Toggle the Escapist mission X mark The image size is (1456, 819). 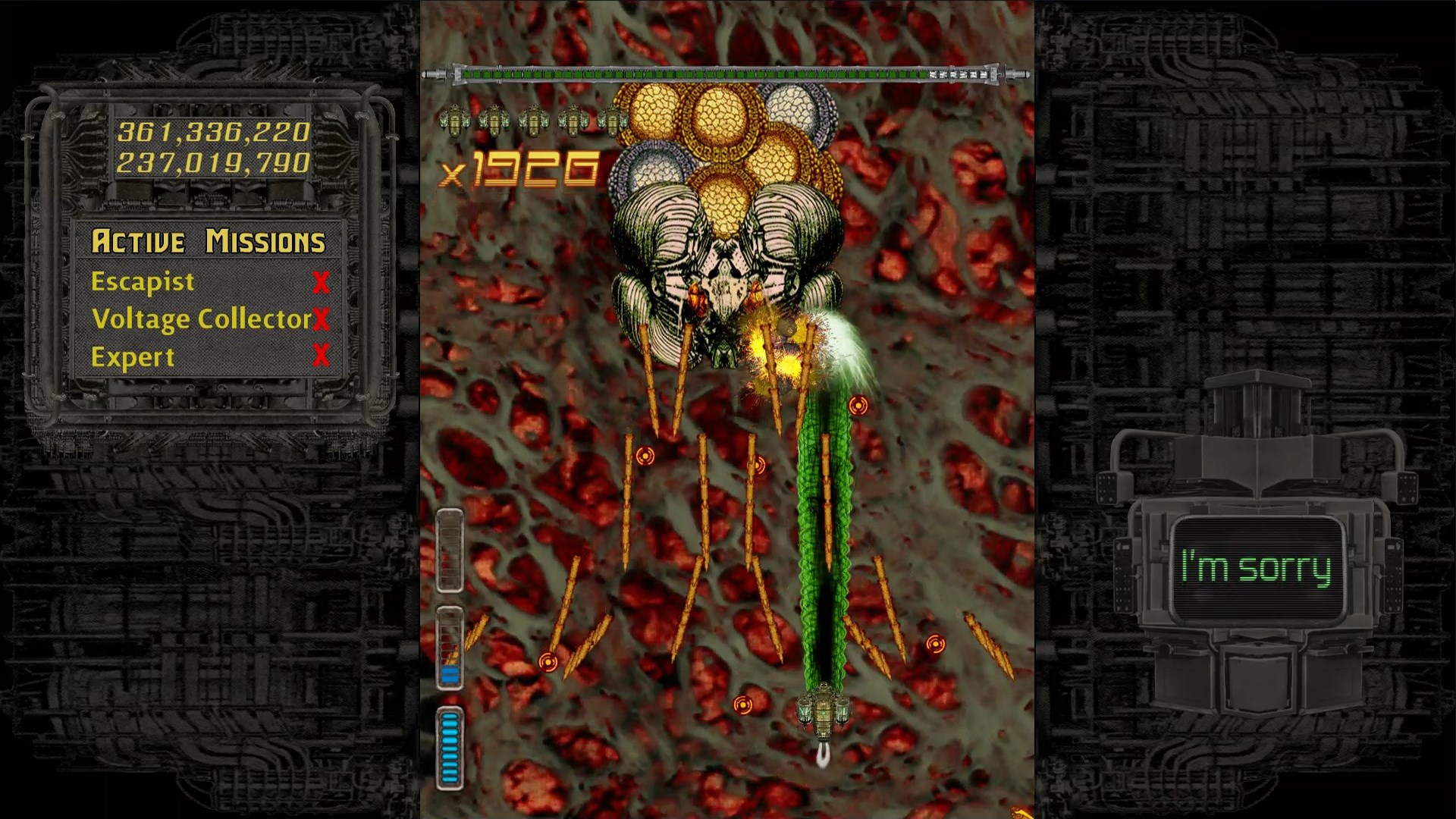pyautogui.click(x=322, y=281)
